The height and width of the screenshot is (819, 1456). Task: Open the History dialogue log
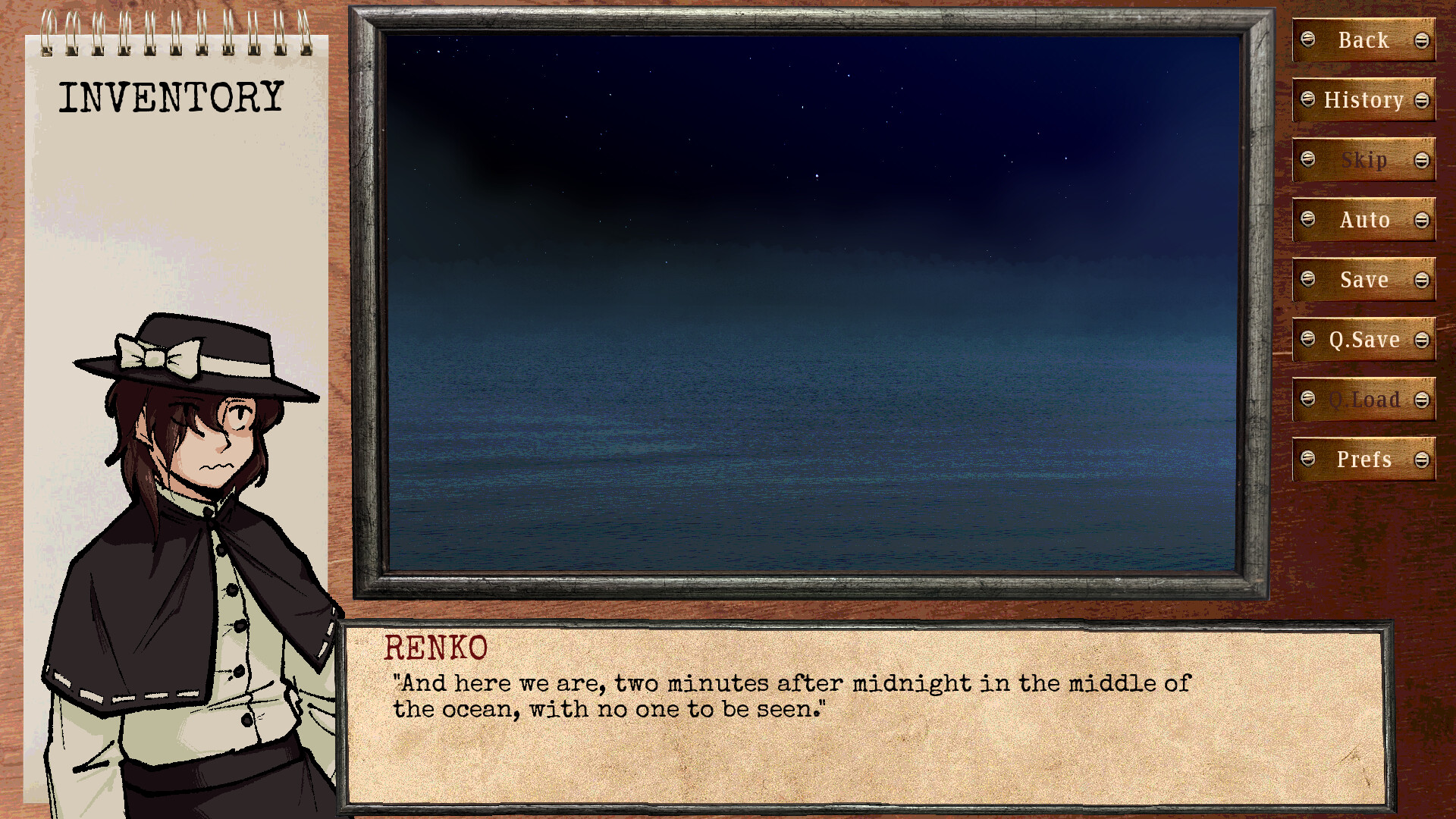1363,100
